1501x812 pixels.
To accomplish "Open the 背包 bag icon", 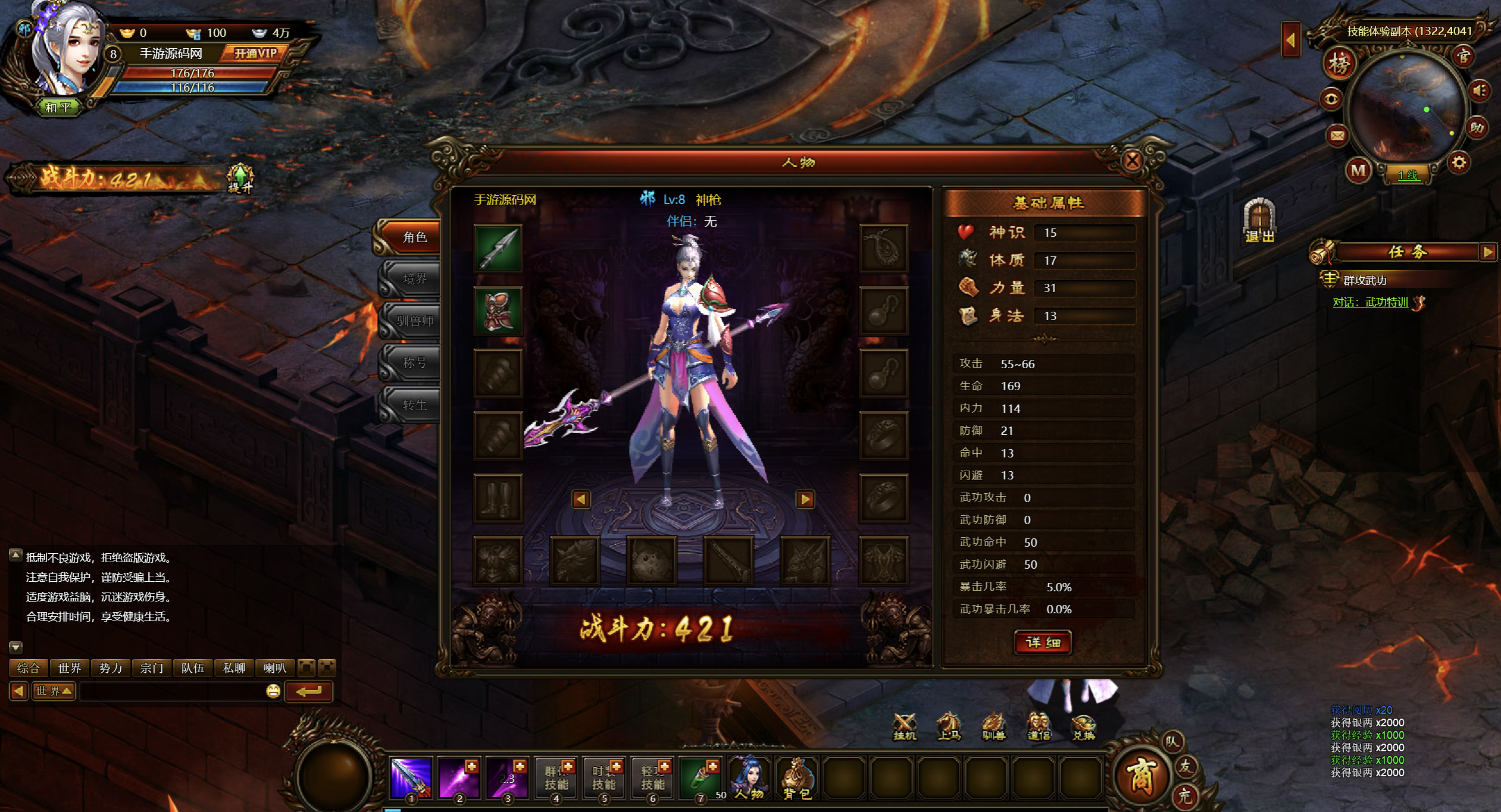I will tap(796, 778).
